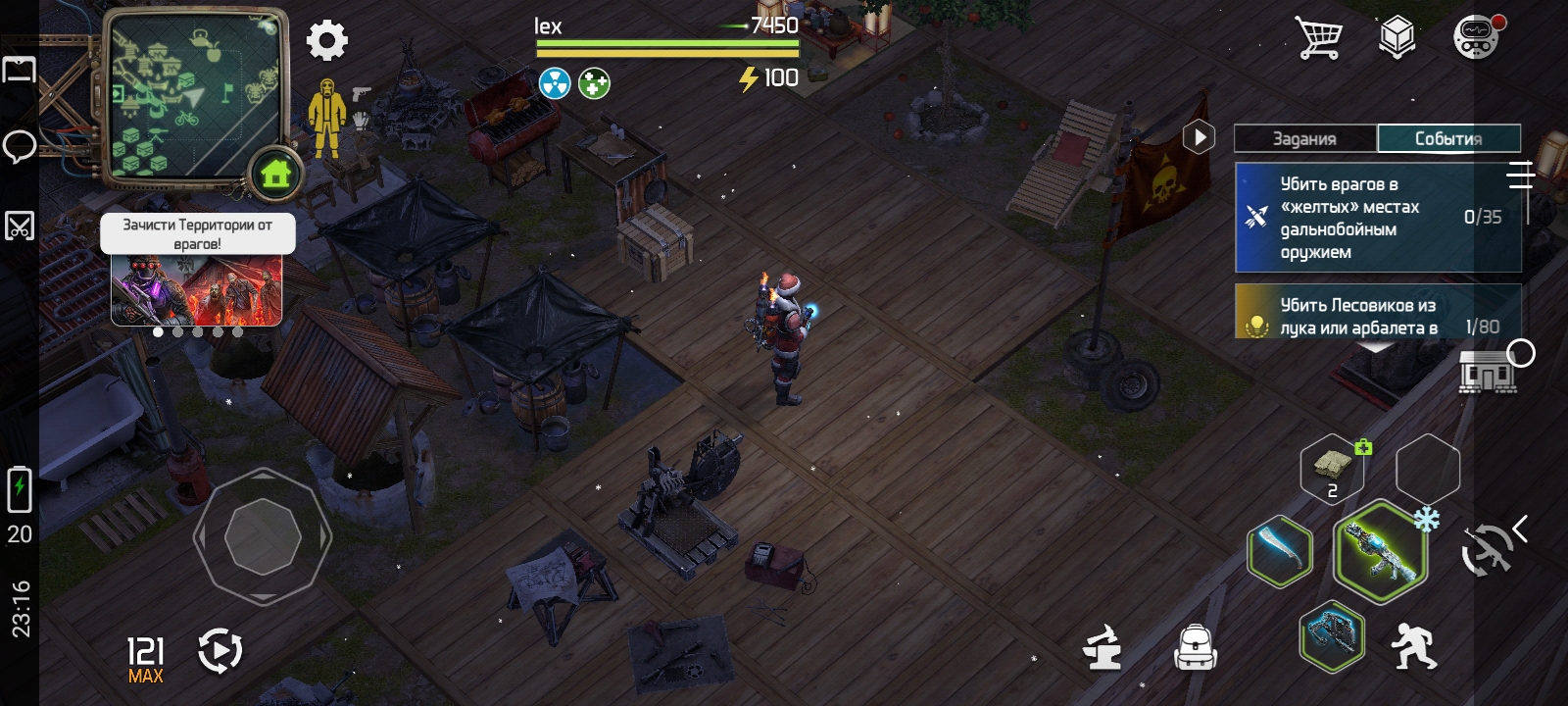Viewport: 1568px width, 706px height.
Task: Select the machete melee weapon slot
Action: click(x=1280, y=551)
